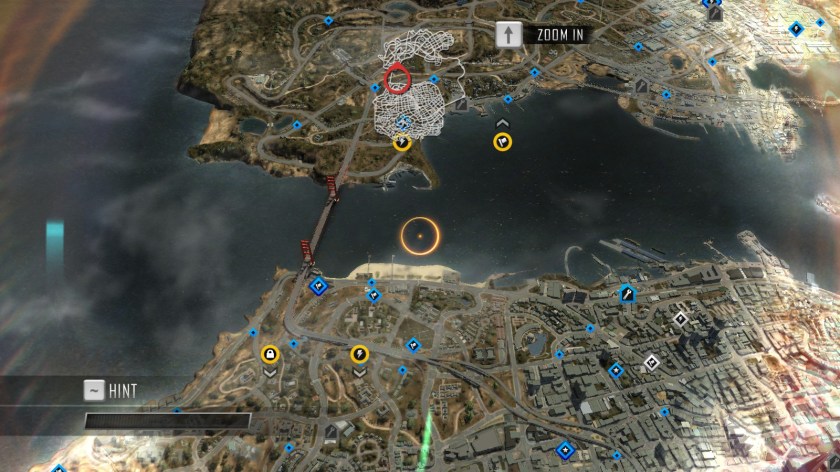Select the yellow padlock map marker
Viewport: 840px width, 472px height.
(x=270, y=353)
